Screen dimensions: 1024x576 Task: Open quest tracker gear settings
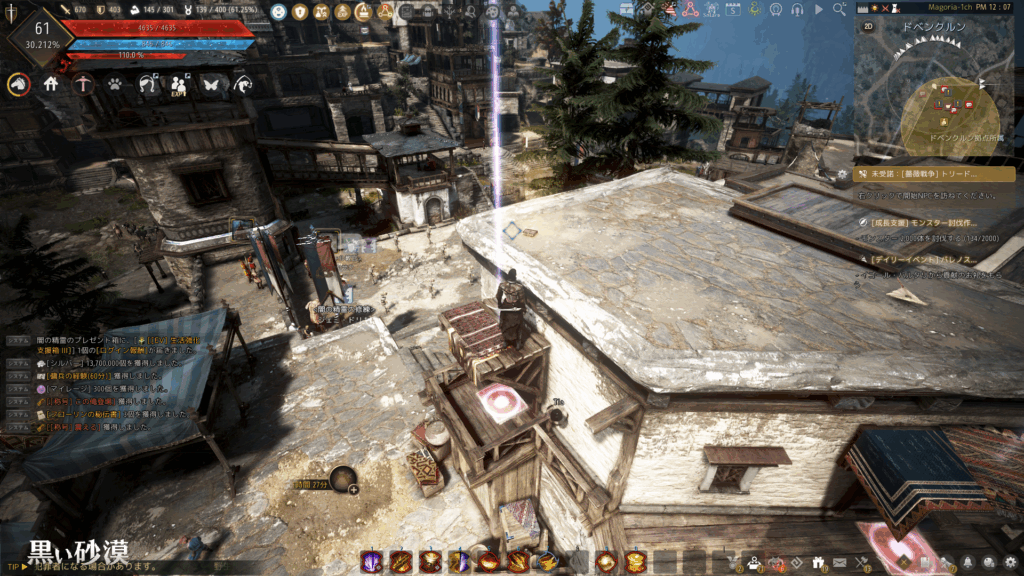click(x=843, y=174)
